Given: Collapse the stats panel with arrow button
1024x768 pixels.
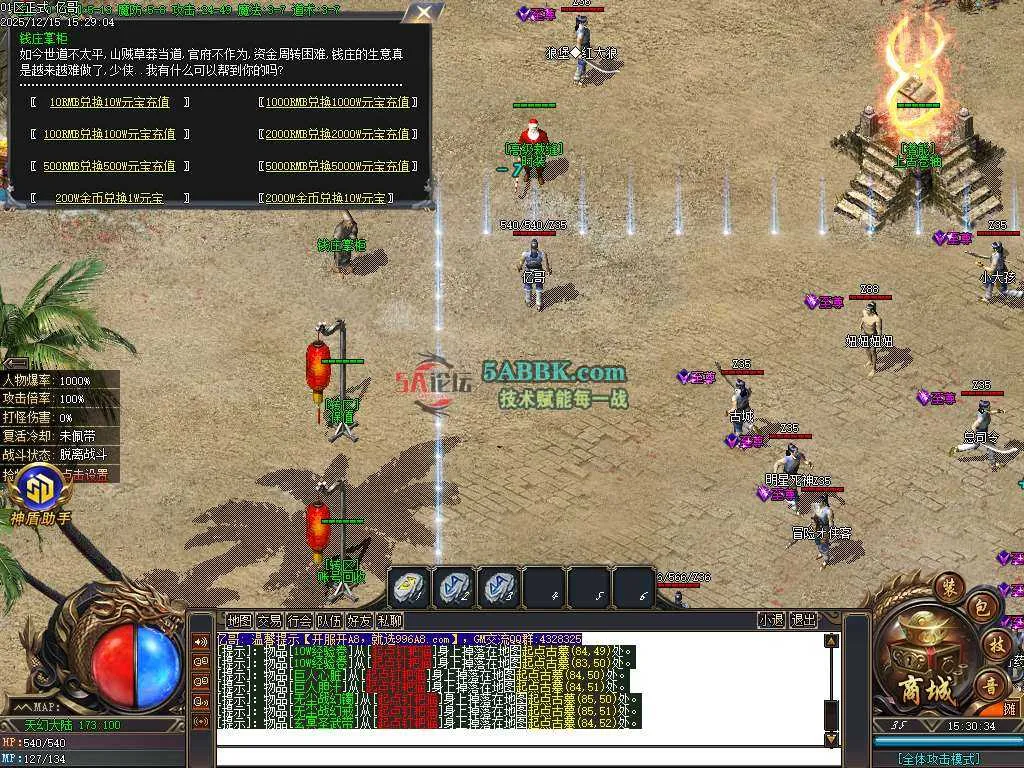Looking at the screenshot, I should point(14,364).
